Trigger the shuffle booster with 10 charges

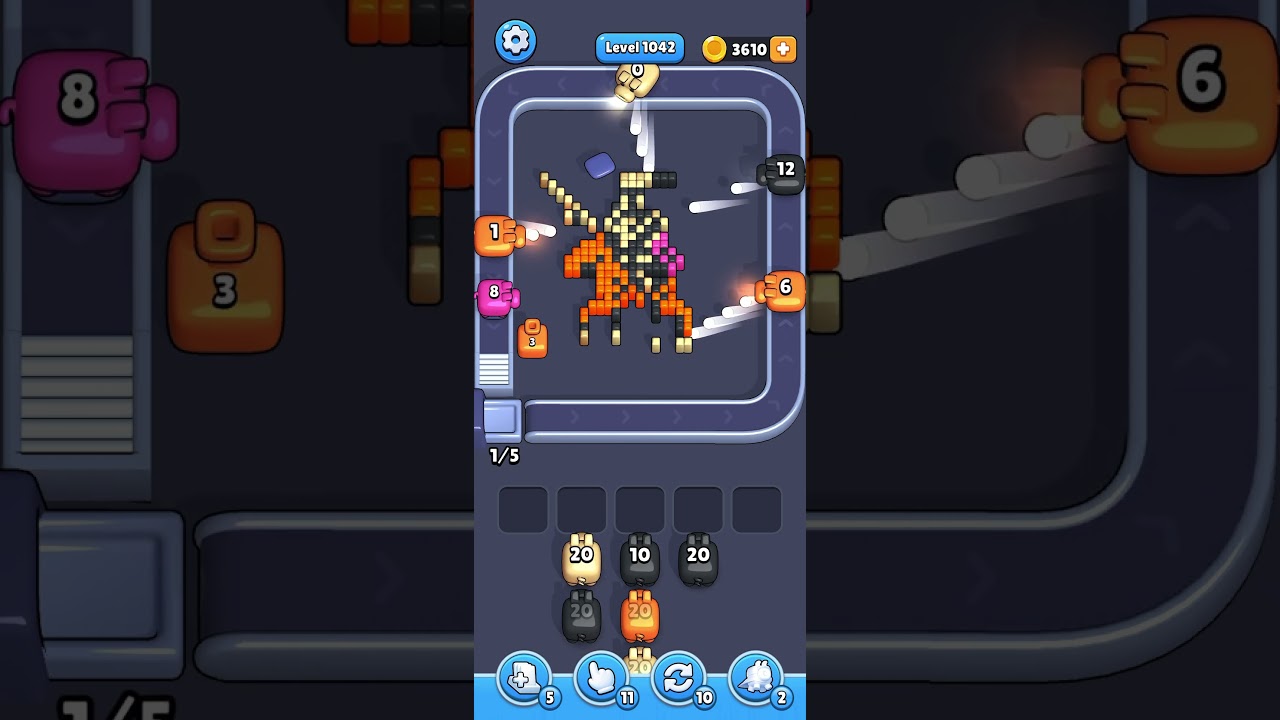(679, 677)
